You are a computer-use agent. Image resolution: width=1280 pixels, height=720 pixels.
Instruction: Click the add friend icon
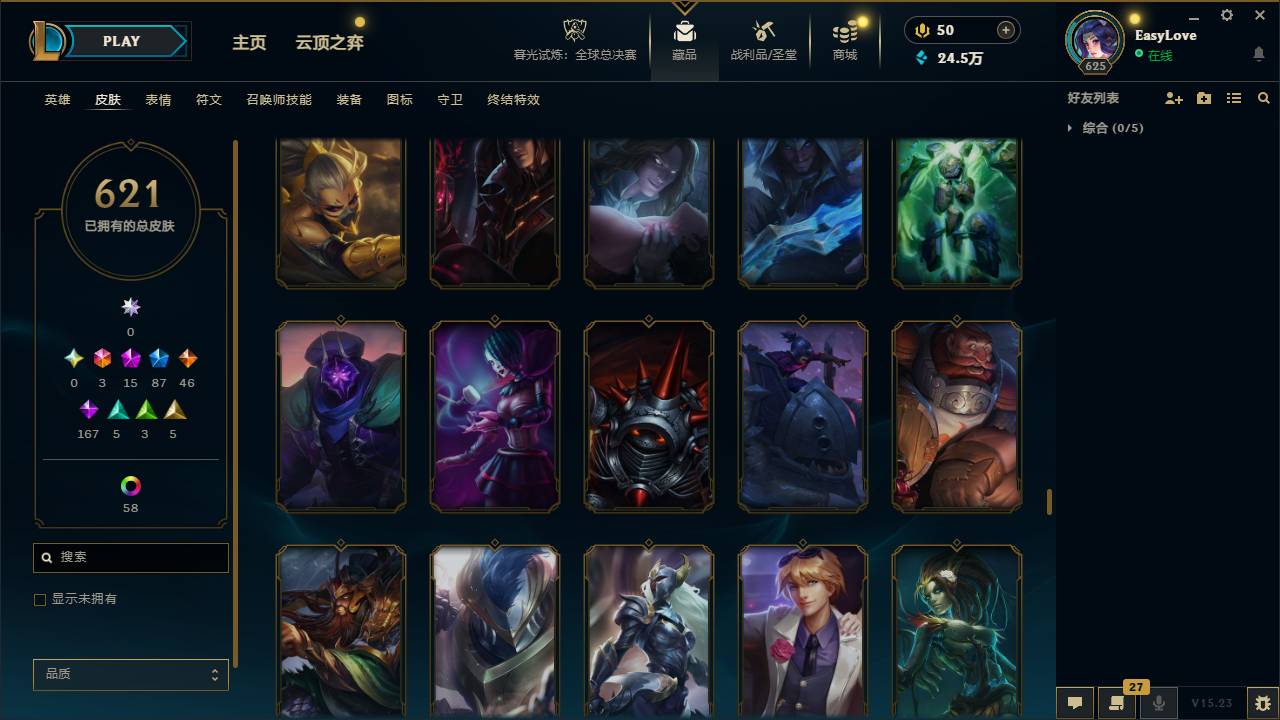pyautogui.click(x=1172, y=97)
